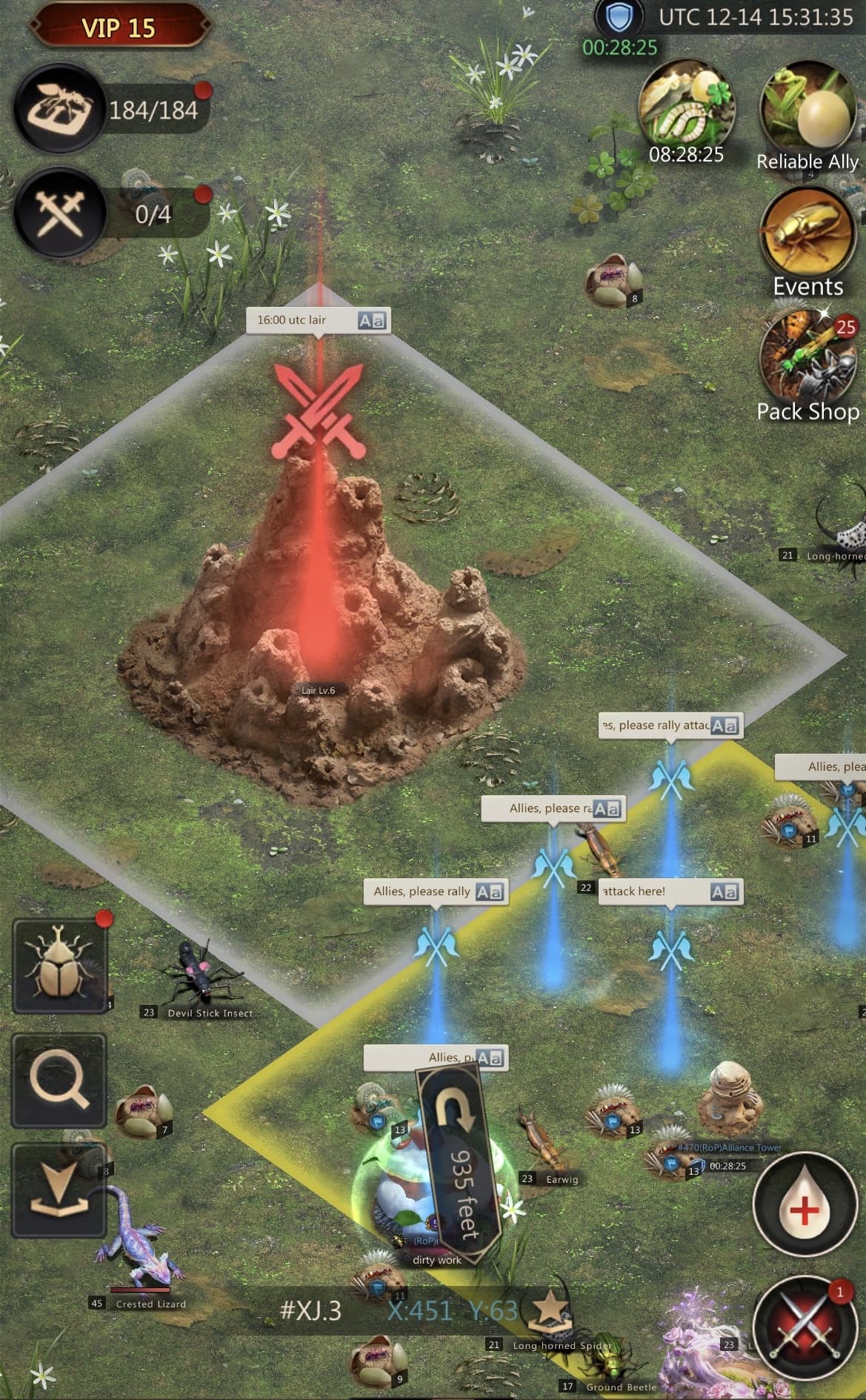The image size is (866, 1400).
Task: Open the beetle insect menu button
Action: [x=59, y=966]
